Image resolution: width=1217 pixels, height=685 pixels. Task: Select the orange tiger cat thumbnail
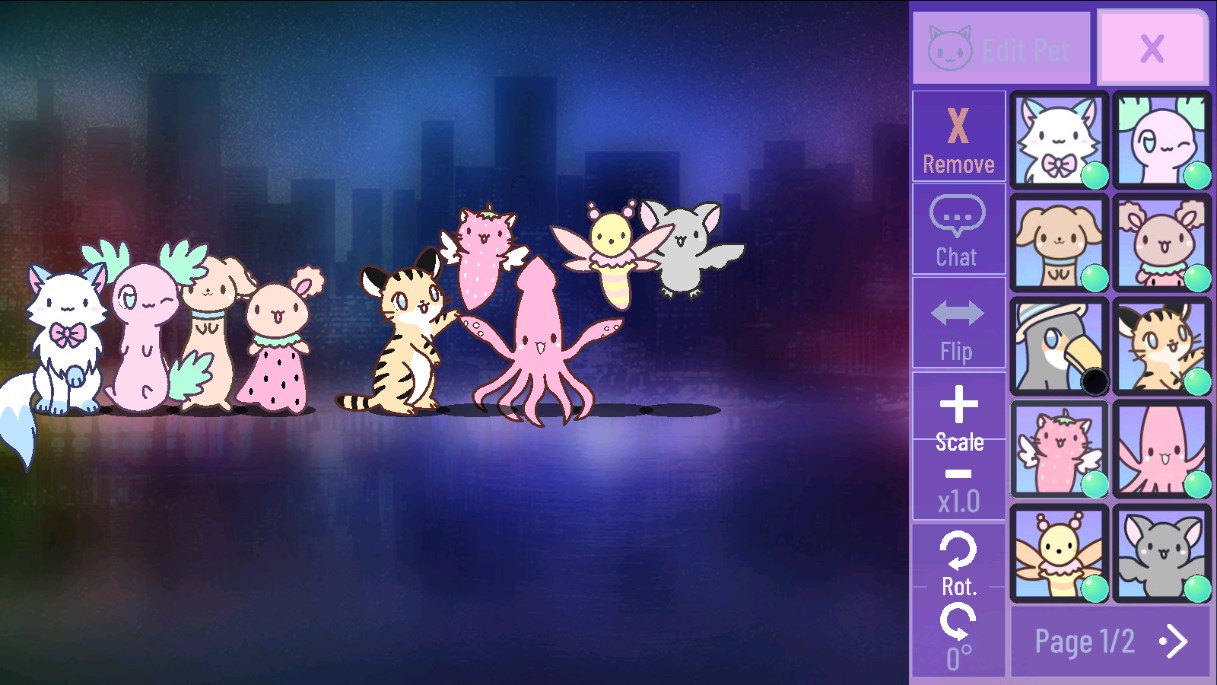(x=1162, y=346)
